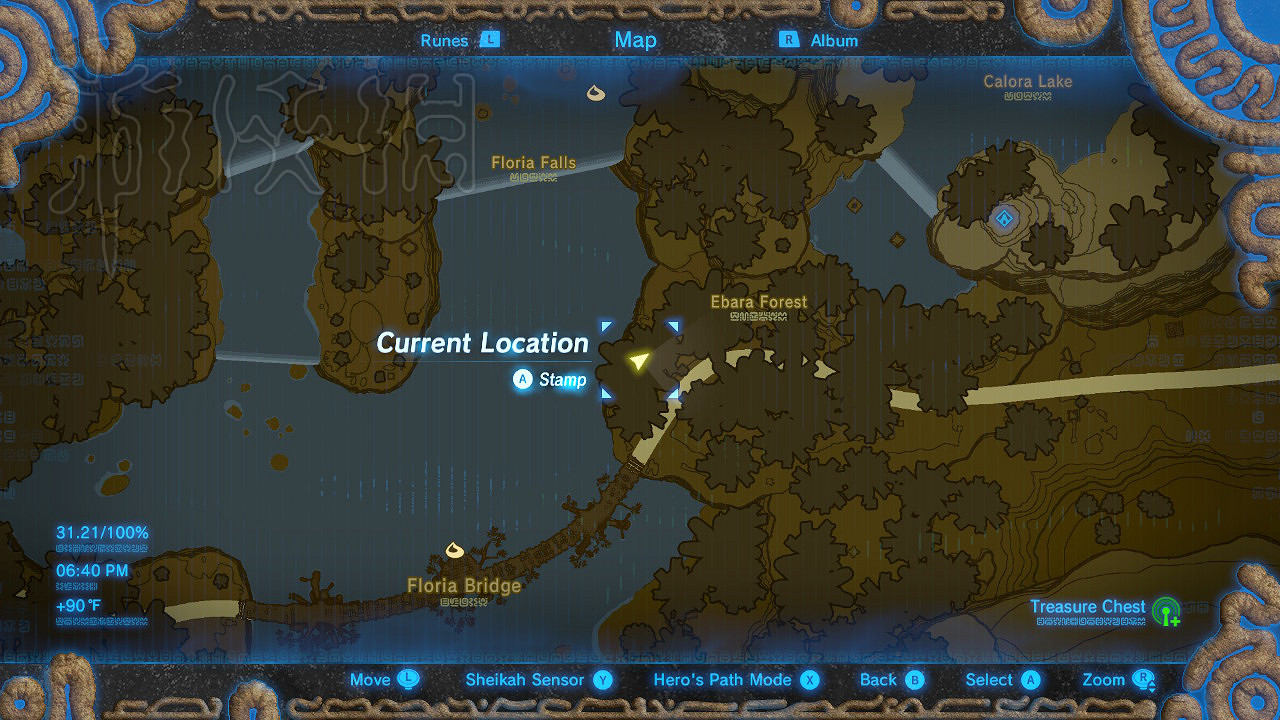Click the R button icon beside Album

click(x=789, y=40)
